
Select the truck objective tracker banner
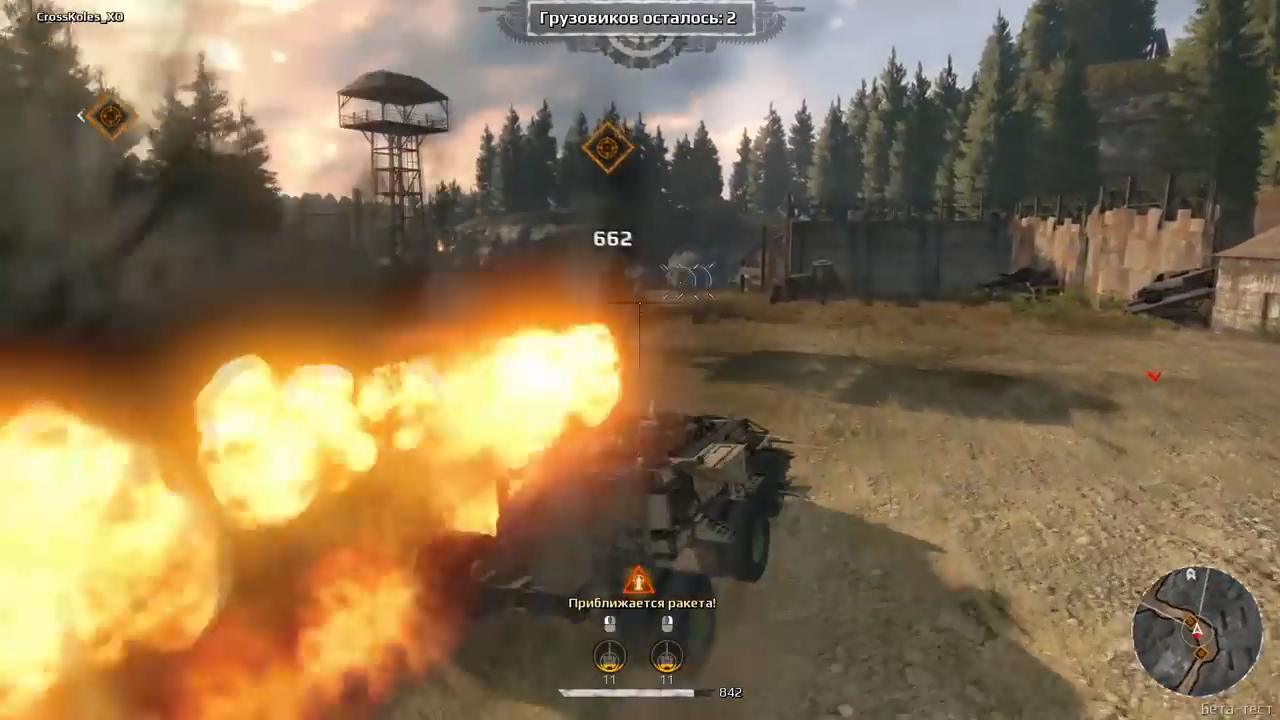pos(638,18)
